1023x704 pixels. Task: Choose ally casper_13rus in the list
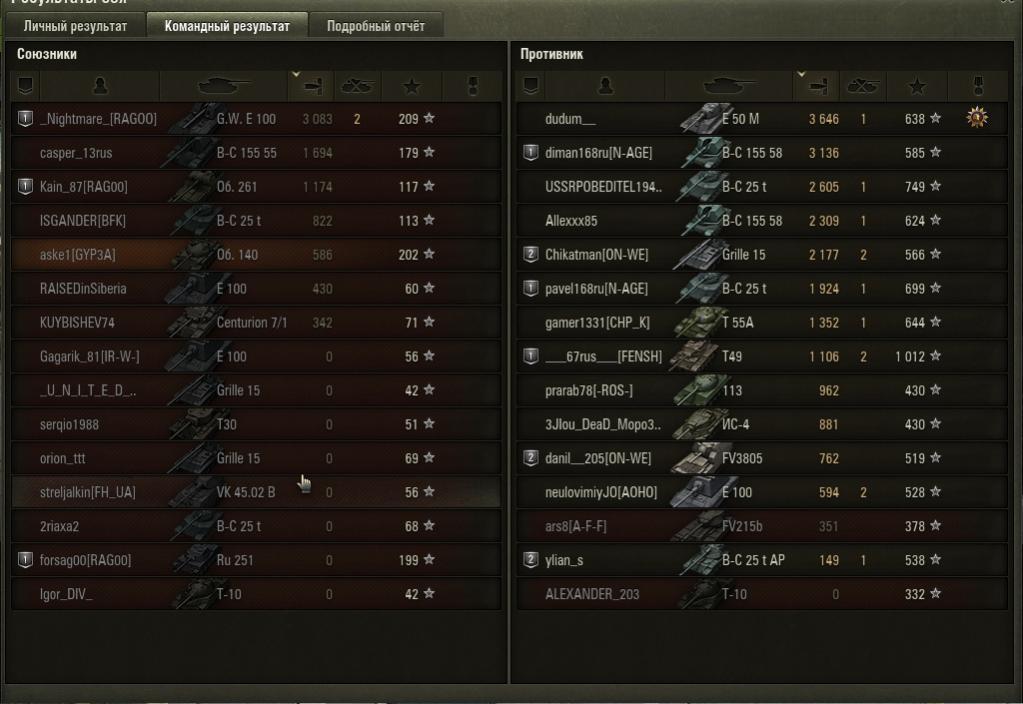coord(76,153)
